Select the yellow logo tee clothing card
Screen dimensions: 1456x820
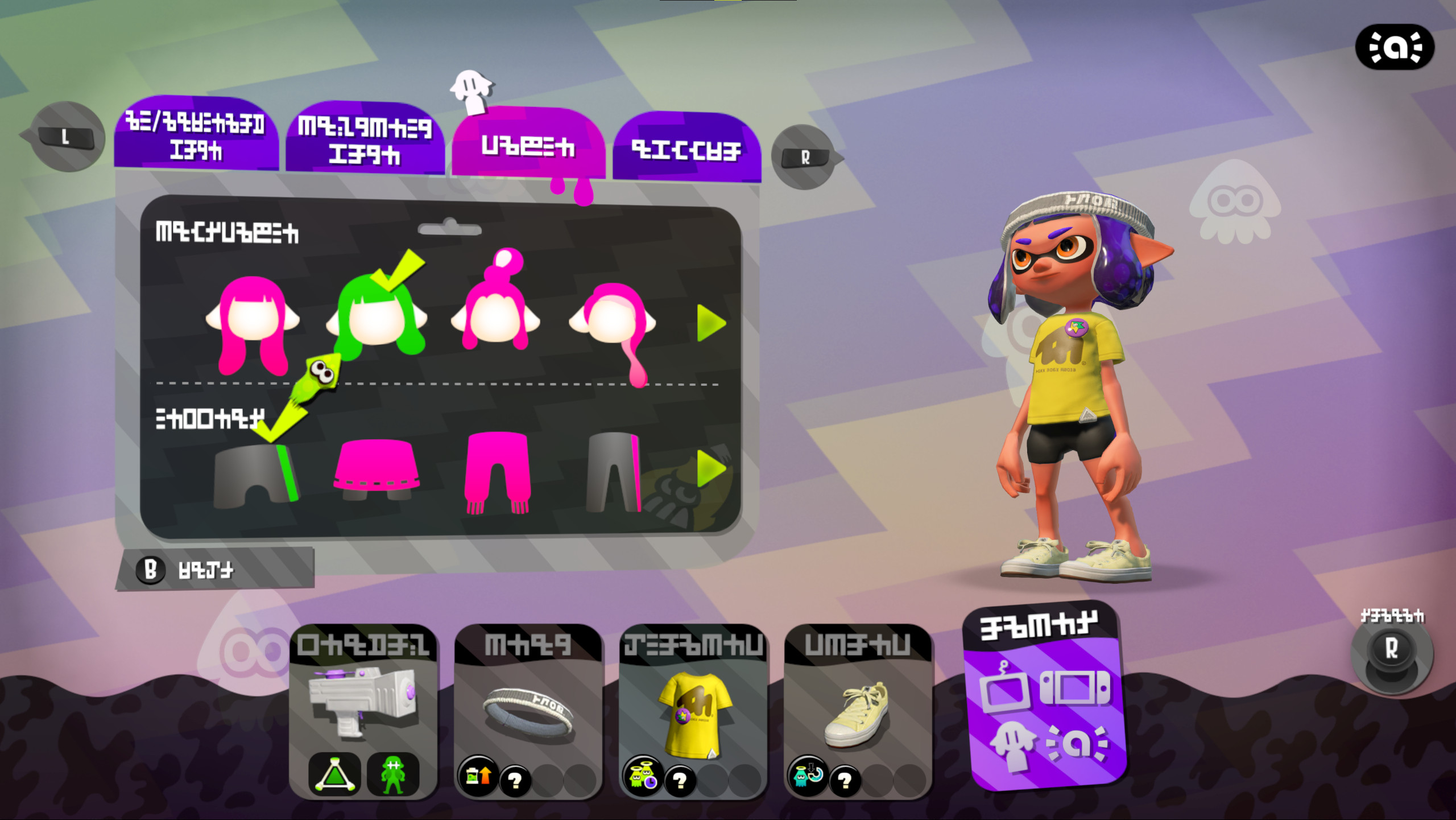(x=694, y=711)
